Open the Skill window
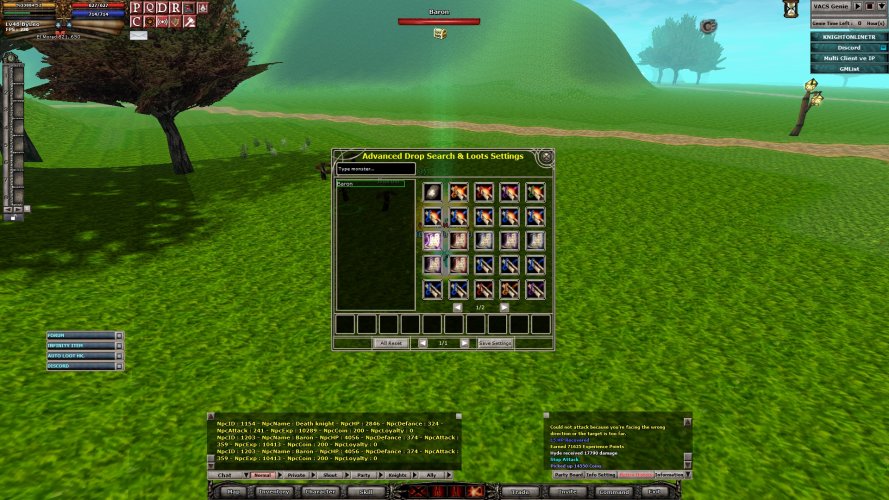This screenshot has width=889, height=500. 366,491
